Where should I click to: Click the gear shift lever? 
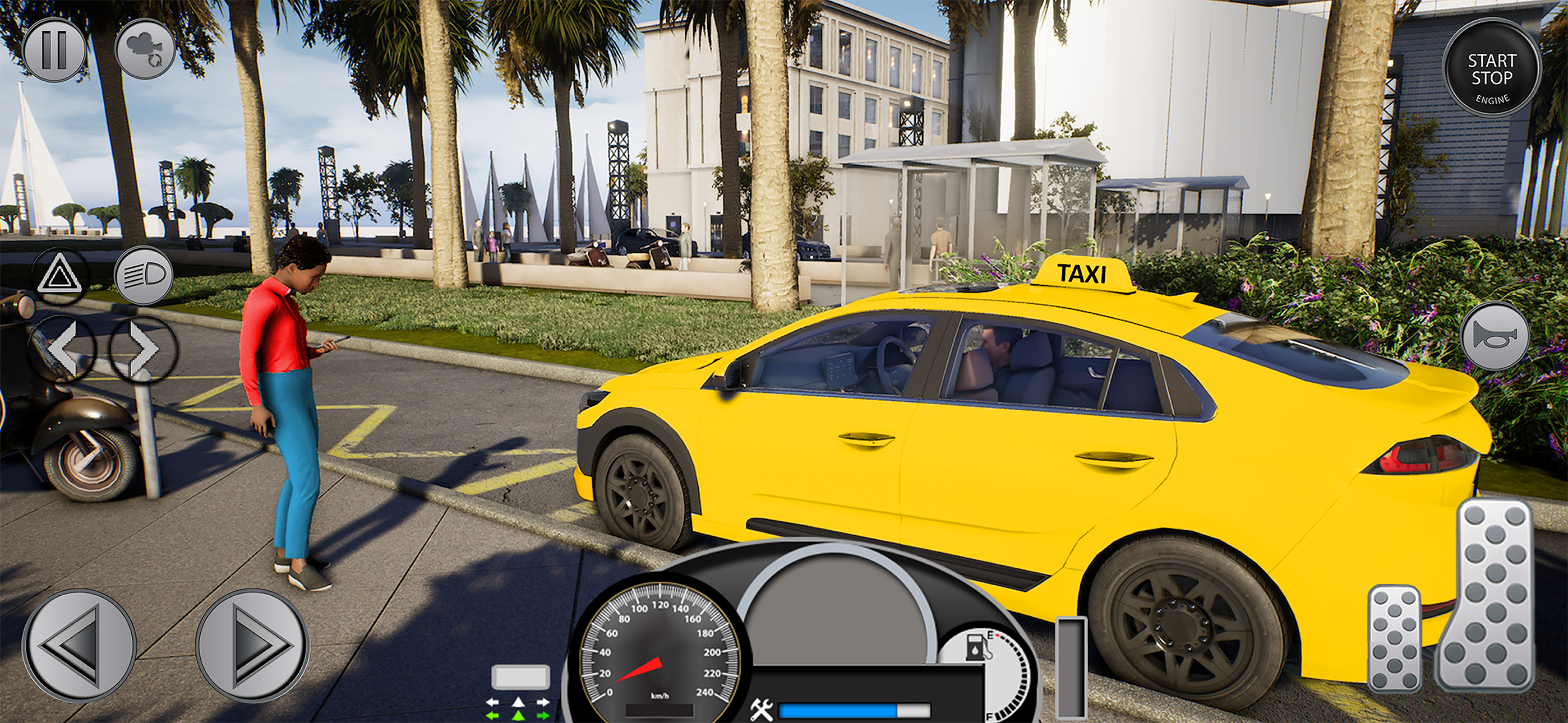(x=1071, y=666)
